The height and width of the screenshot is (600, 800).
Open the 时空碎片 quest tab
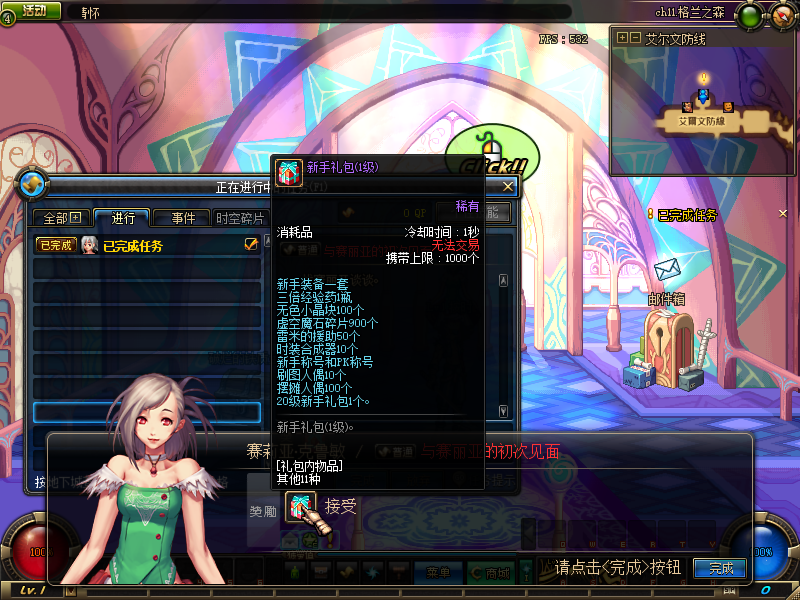pyautogui.click(x=241, y=218)
